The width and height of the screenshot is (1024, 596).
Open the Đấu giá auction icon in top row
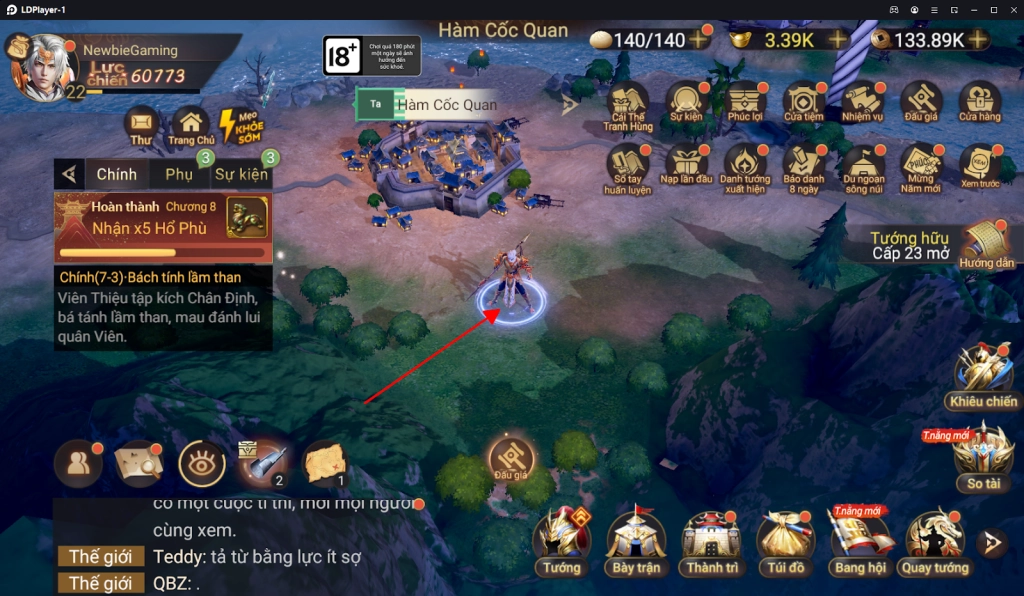[x=921, y=103]
